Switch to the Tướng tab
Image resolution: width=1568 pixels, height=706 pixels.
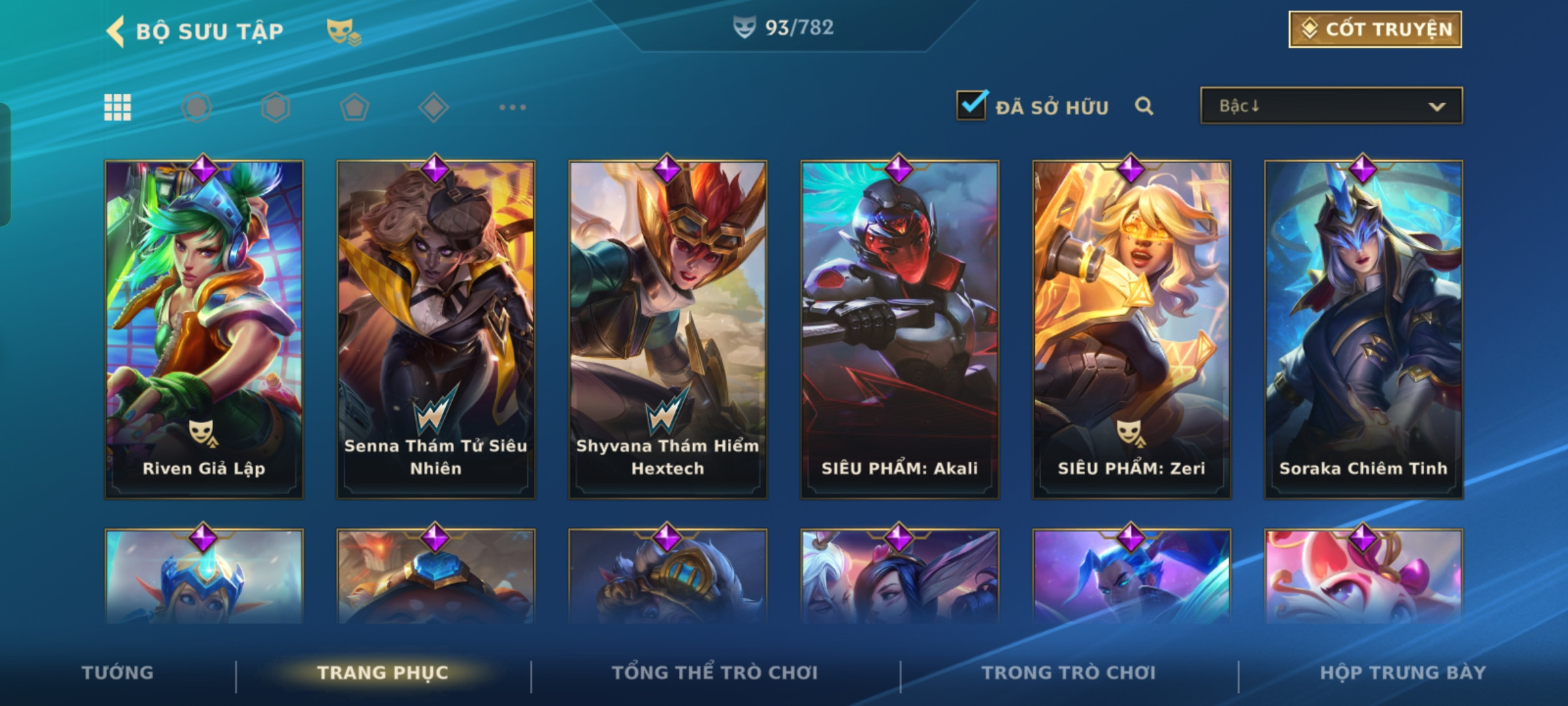118,673
